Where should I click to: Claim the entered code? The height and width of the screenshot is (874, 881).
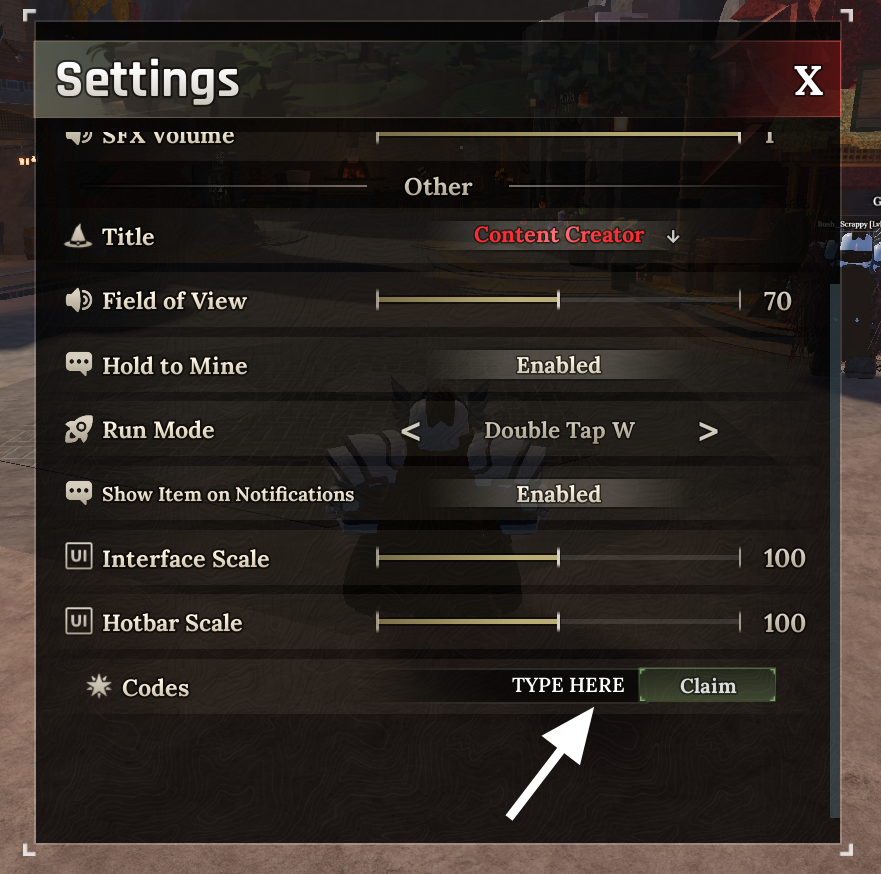coord(707,686)
